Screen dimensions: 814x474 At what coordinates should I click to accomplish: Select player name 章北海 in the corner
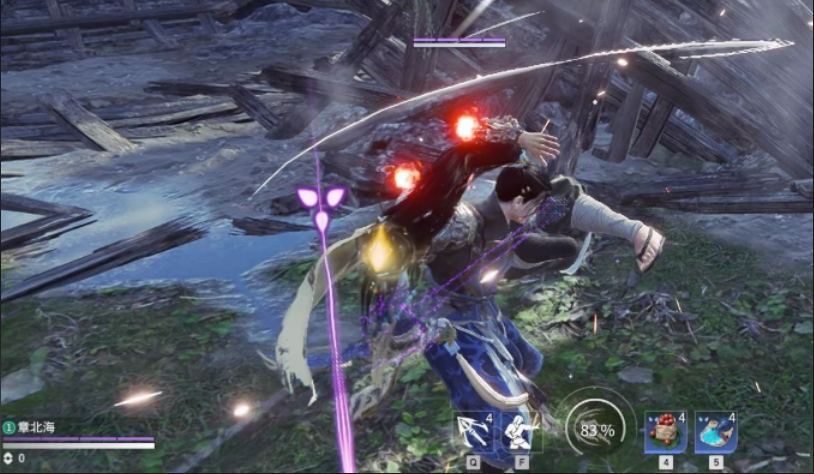35,426
